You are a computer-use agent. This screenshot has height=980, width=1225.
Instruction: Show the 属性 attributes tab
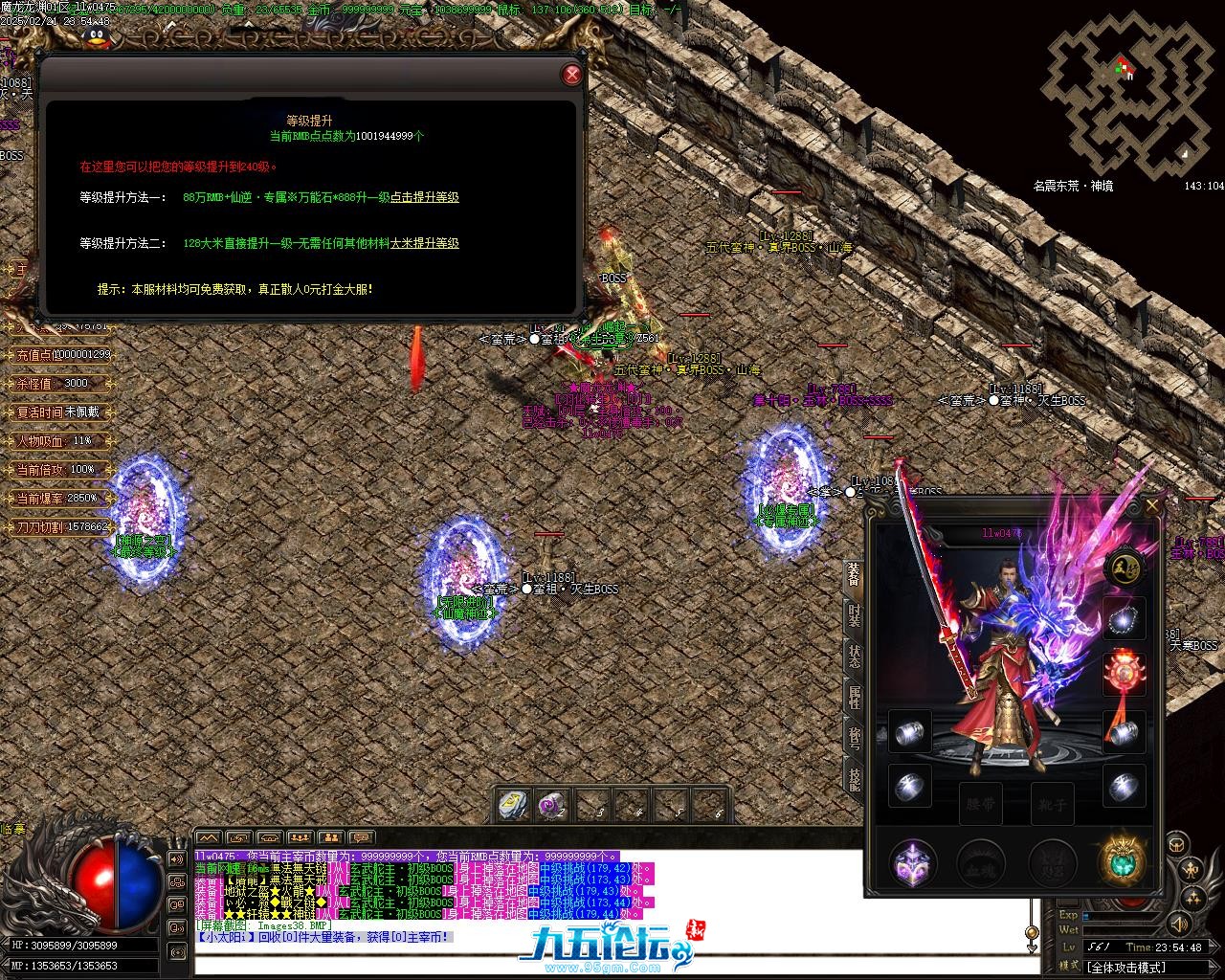[854, 696]
